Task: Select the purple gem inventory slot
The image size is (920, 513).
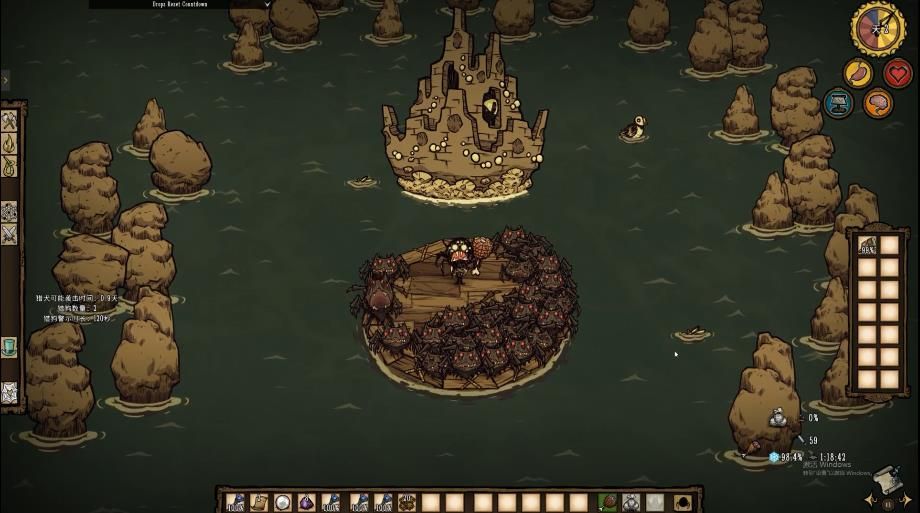Action: coord(307,501)
